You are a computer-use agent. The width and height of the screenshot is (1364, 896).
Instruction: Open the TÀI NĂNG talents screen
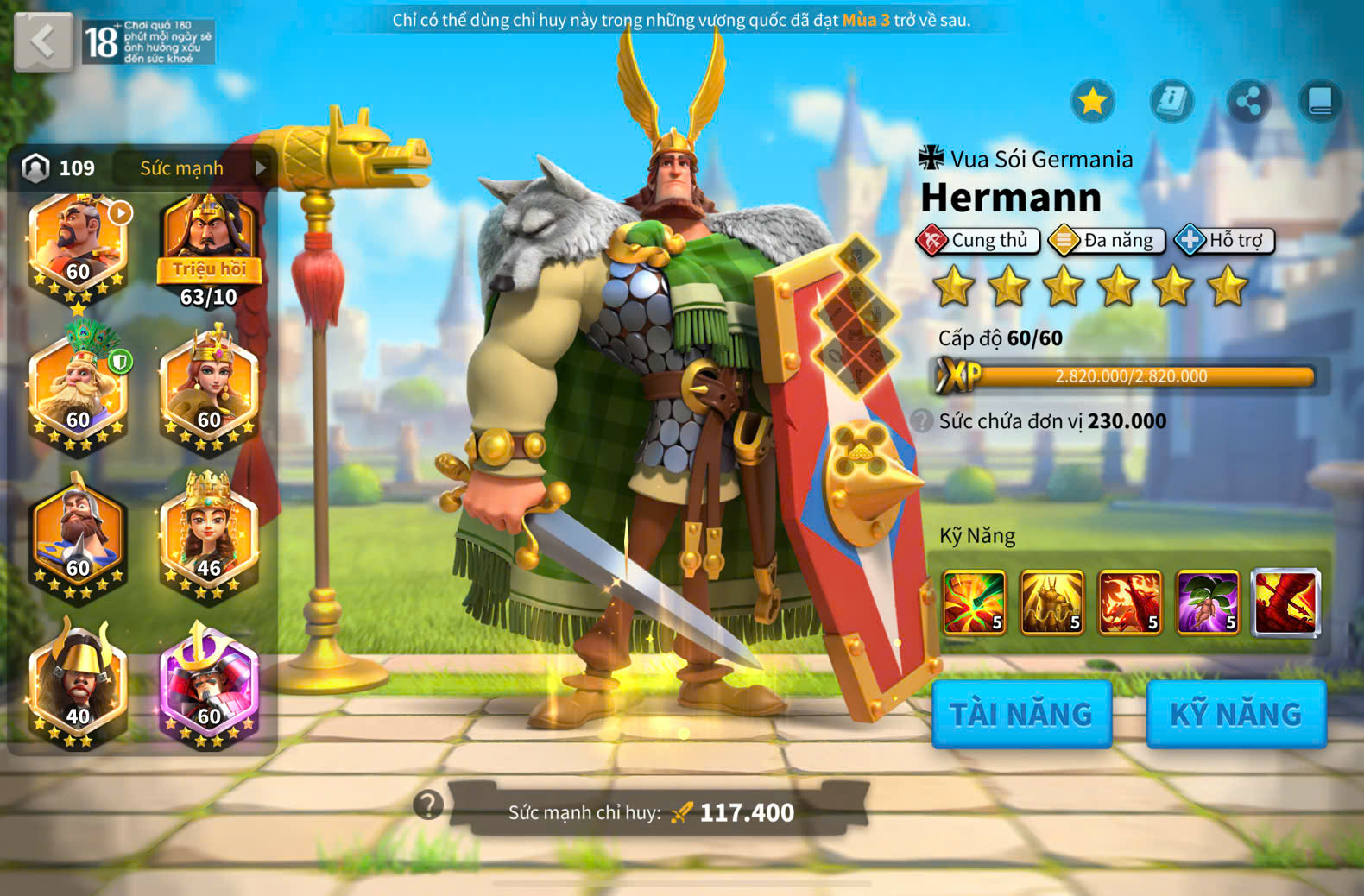pos(1021,714)
